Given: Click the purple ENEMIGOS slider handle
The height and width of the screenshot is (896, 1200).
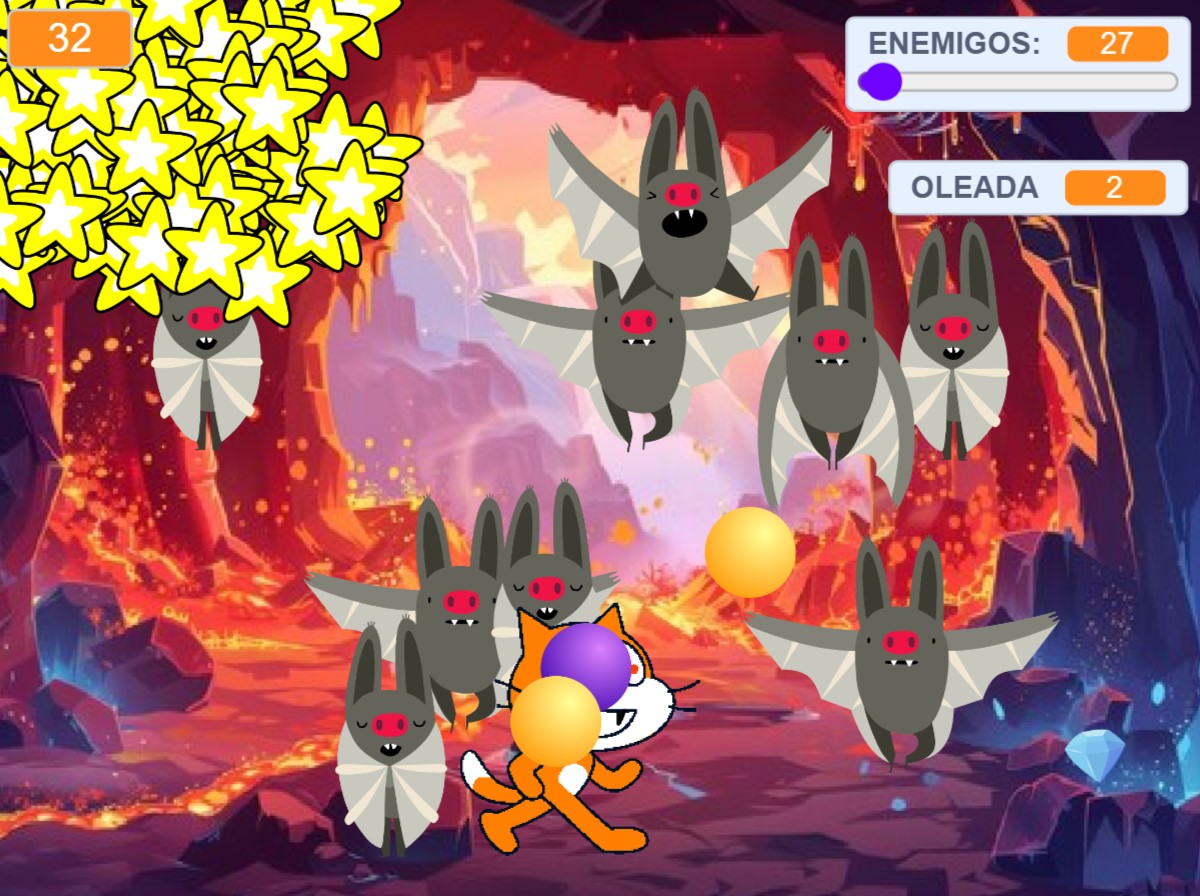Looking at the screenshot, I should pos(881,81).
